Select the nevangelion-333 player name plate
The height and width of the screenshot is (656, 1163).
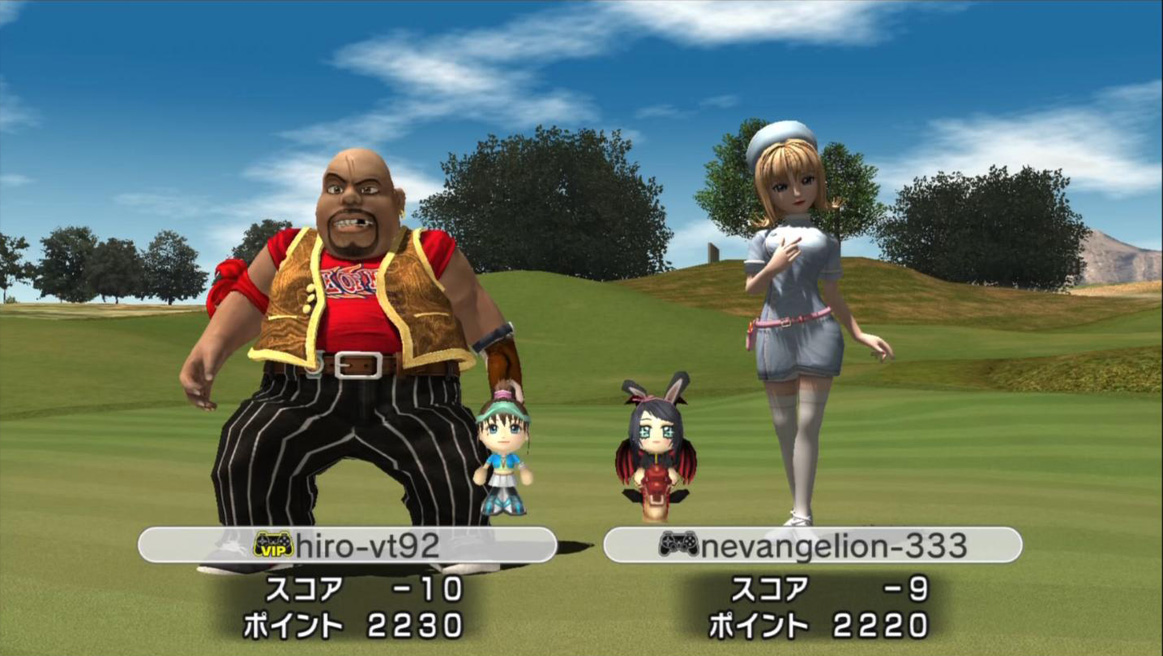pos(812,545)
